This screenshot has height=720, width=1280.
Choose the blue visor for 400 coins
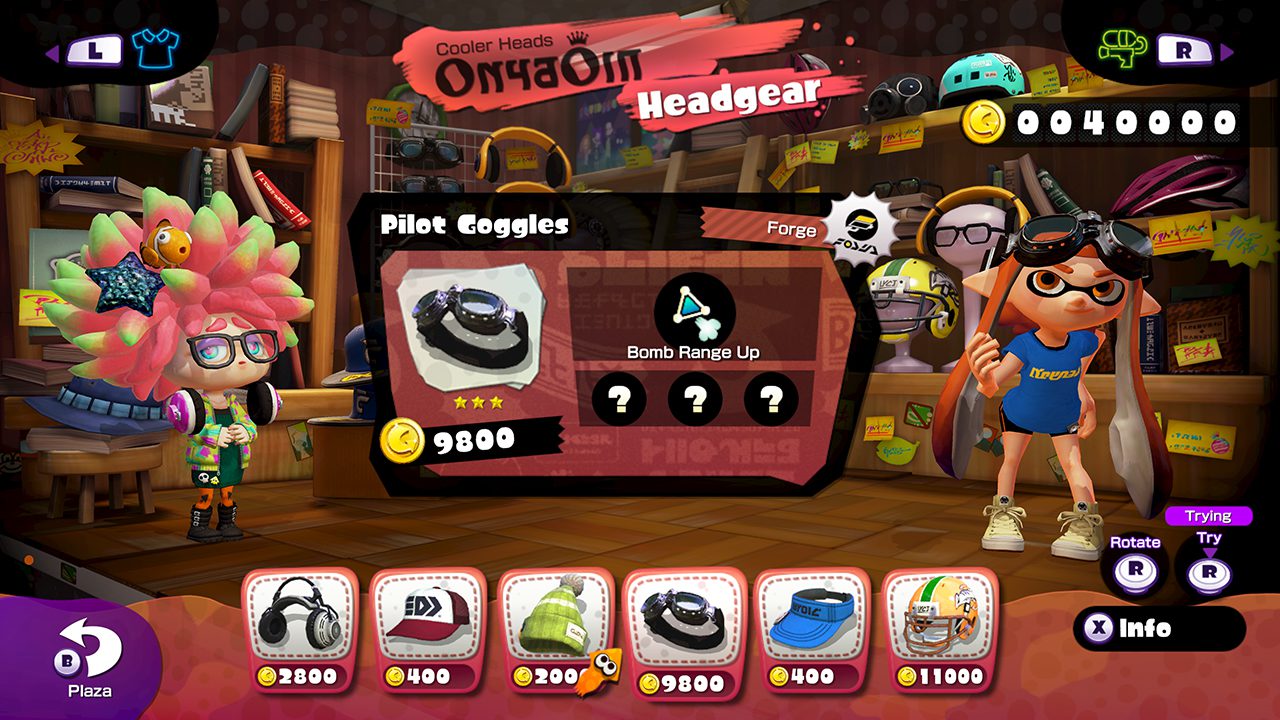(811, 629)
